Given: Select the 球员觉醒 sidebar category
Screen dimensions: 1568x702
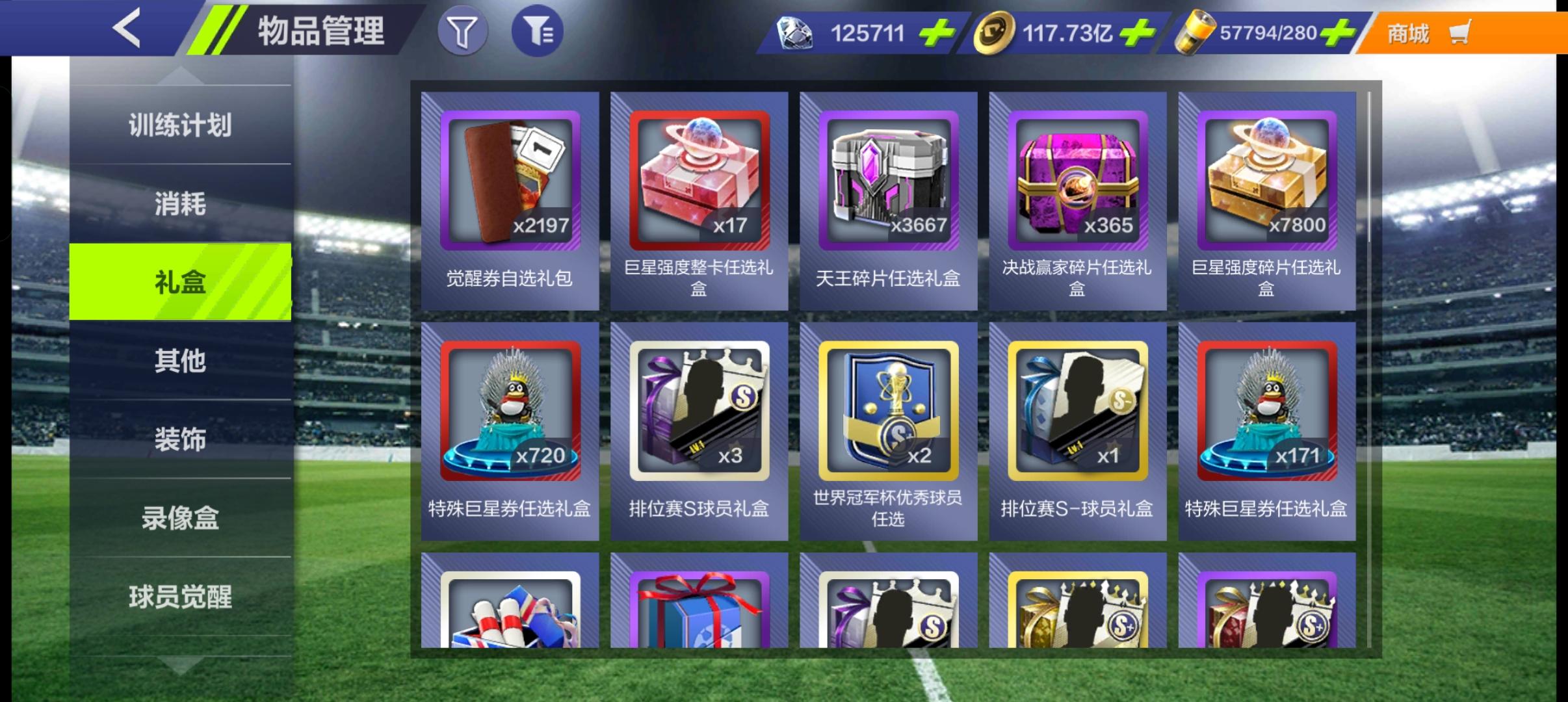Looking at the screenshot, I should click(x=180, y=598).
